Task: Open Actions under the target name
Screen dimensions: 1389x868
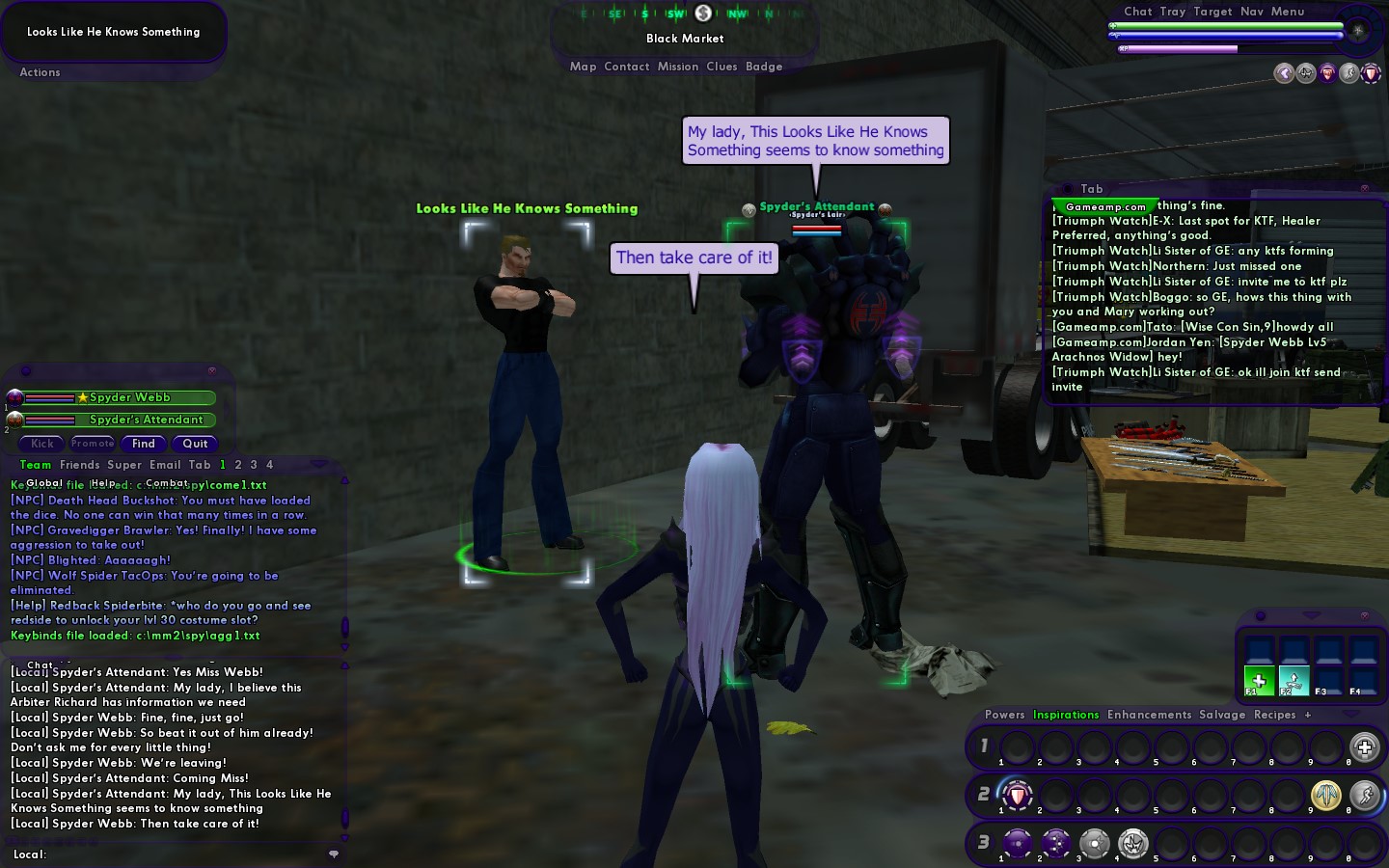Action: [x=40, y=72]
